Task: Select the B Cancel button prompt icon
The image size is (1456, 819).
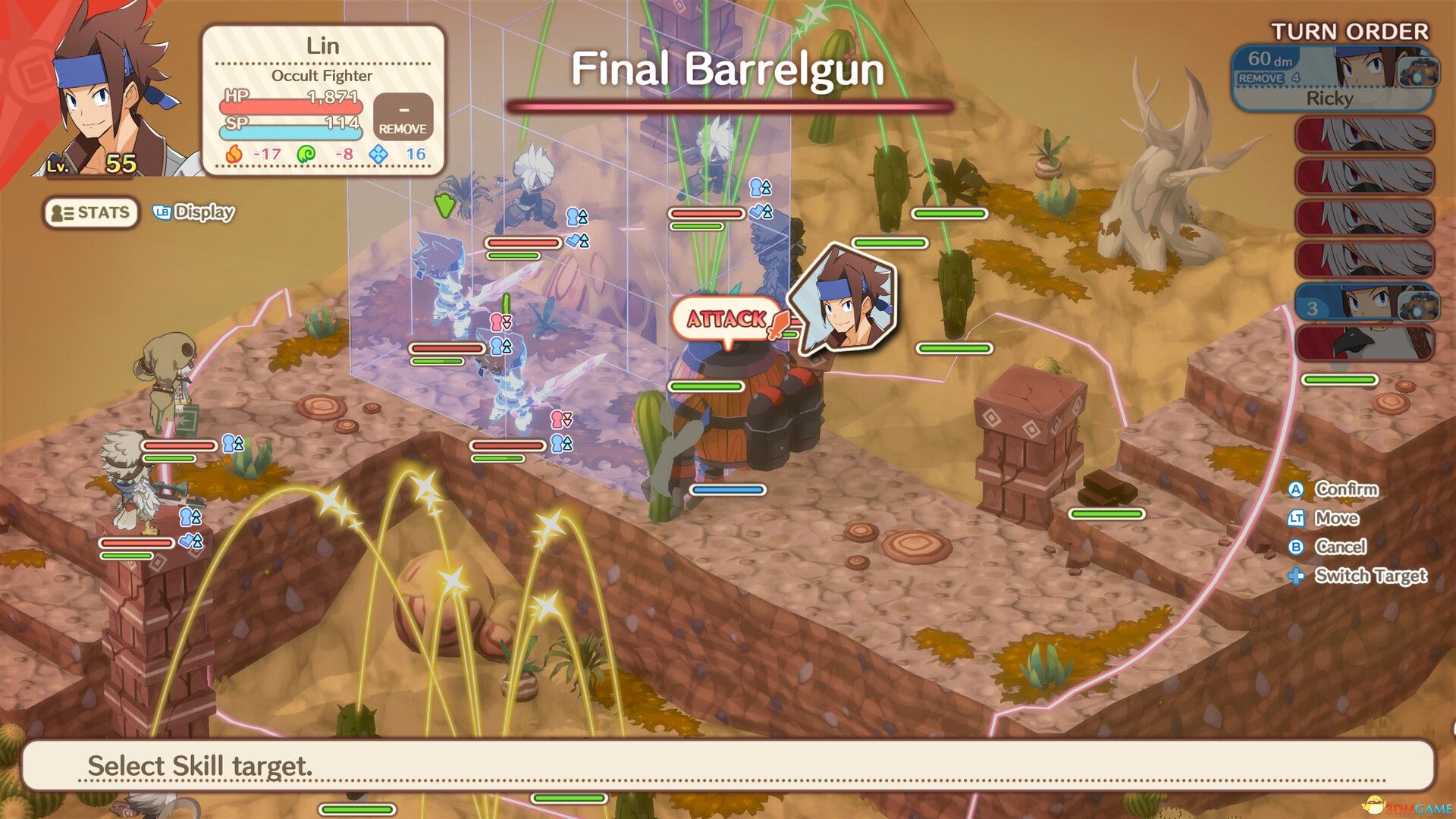Action: 1298,548
